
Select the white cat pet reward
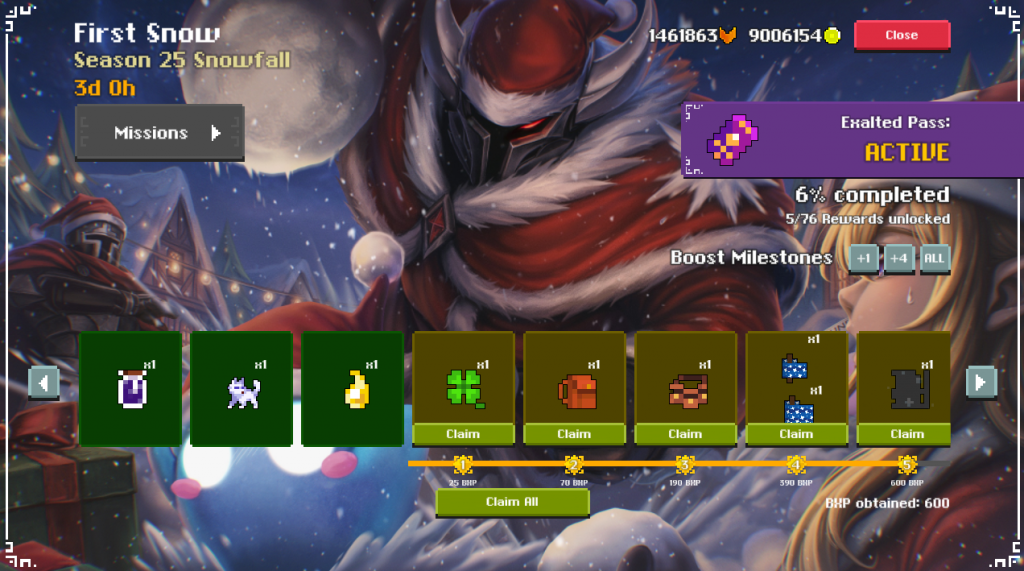(242, 388)
